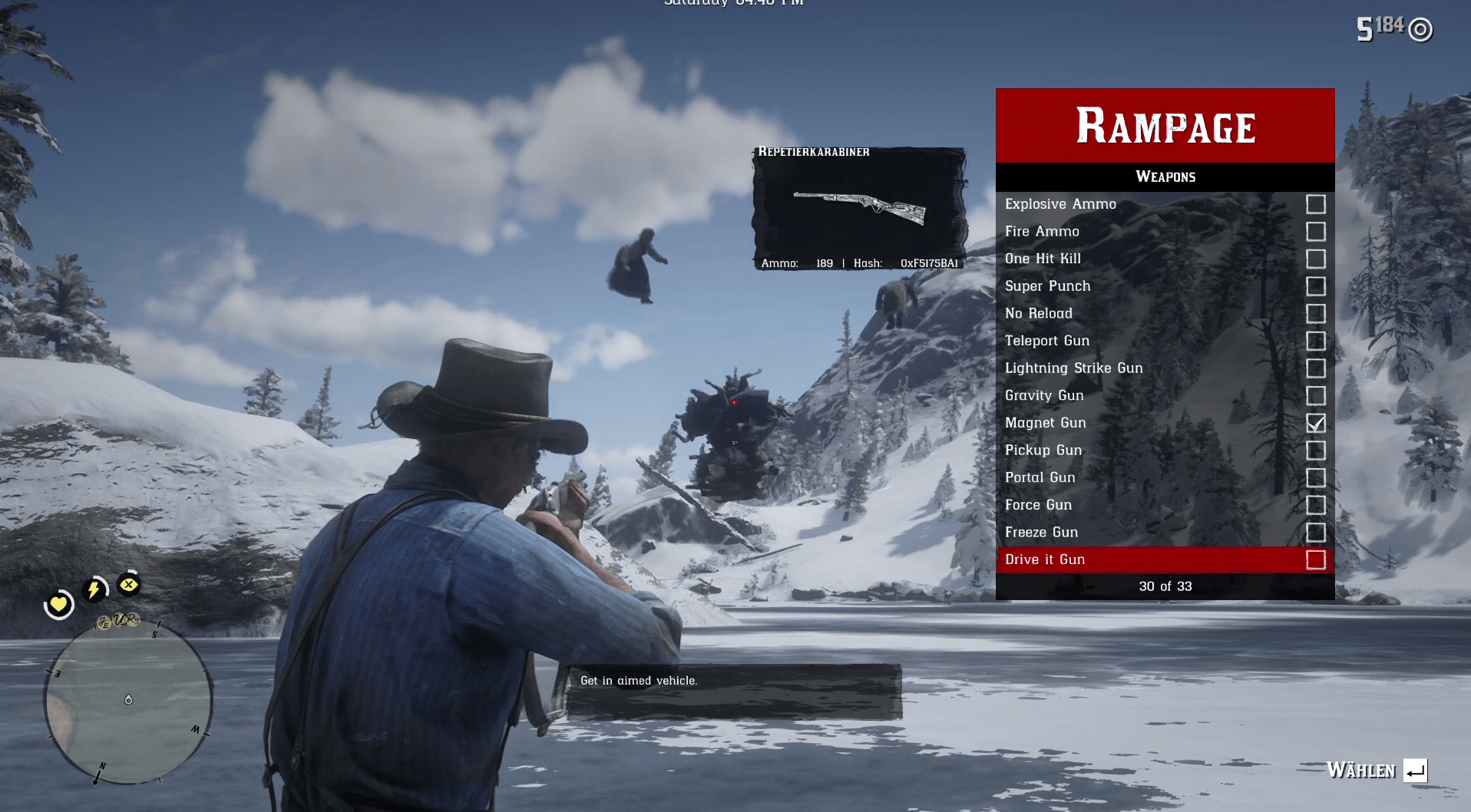Check the One Hit Kill option
The image size is (1471, 812).
(1316, 259)
